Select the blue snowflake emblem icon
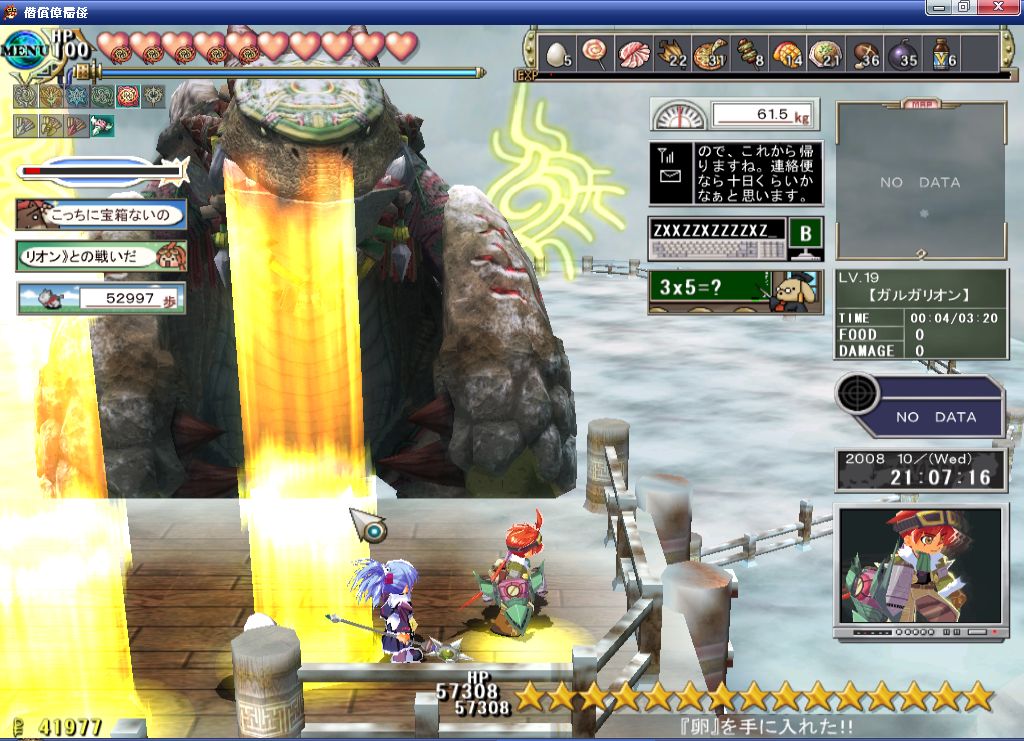Viewport: 1024px width, 741px height. pyautogui.click(x=76, y=96)
